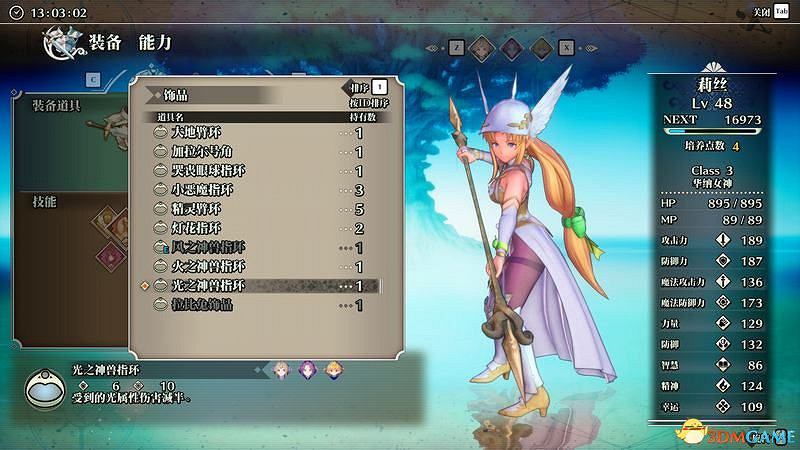Open the 装备道具 panel
This screenshot has width=800, height=450.
click(62, 104)
